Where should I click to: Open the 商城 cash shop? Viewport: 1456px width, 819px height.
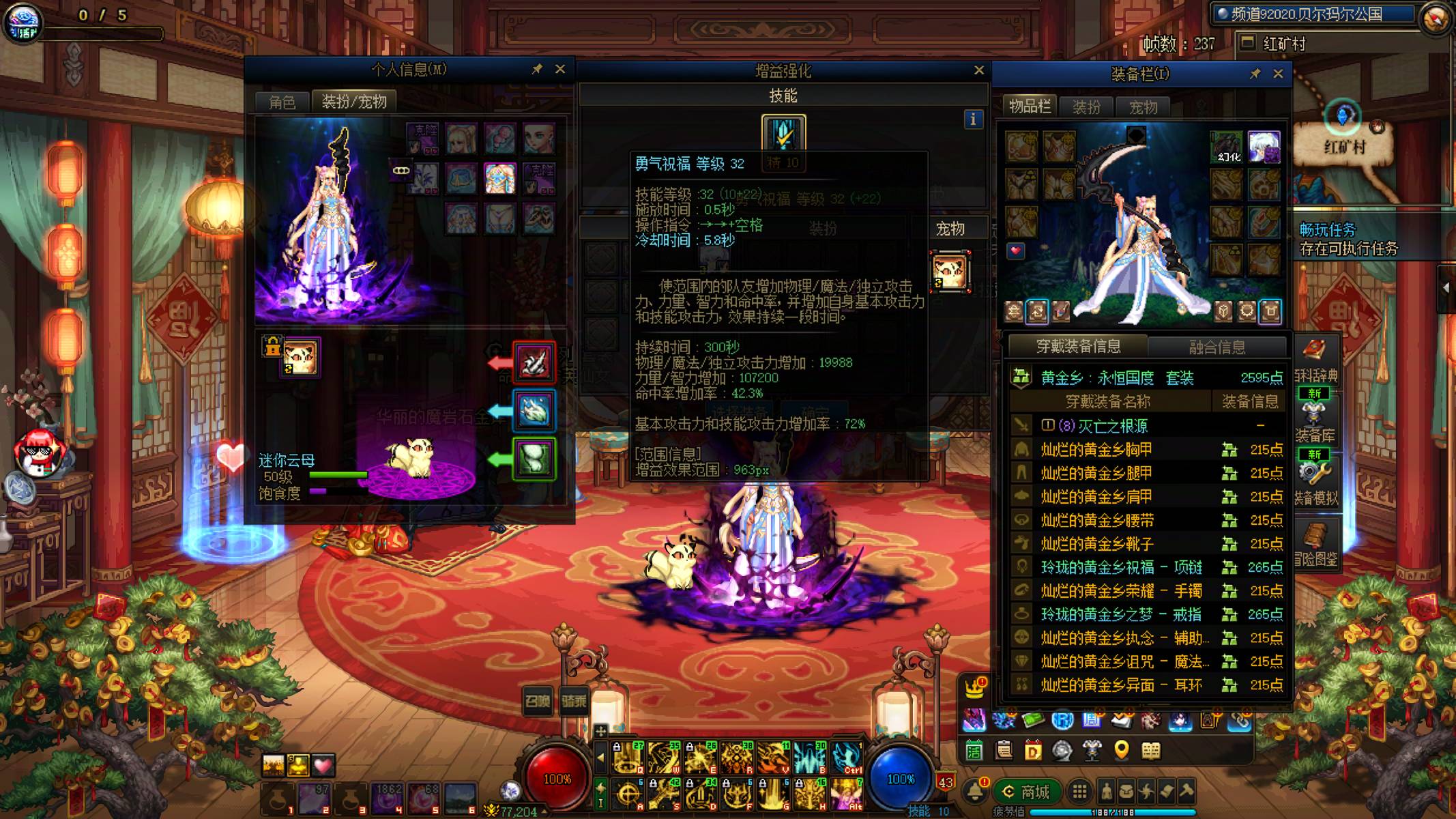[x=1025, y=792]
